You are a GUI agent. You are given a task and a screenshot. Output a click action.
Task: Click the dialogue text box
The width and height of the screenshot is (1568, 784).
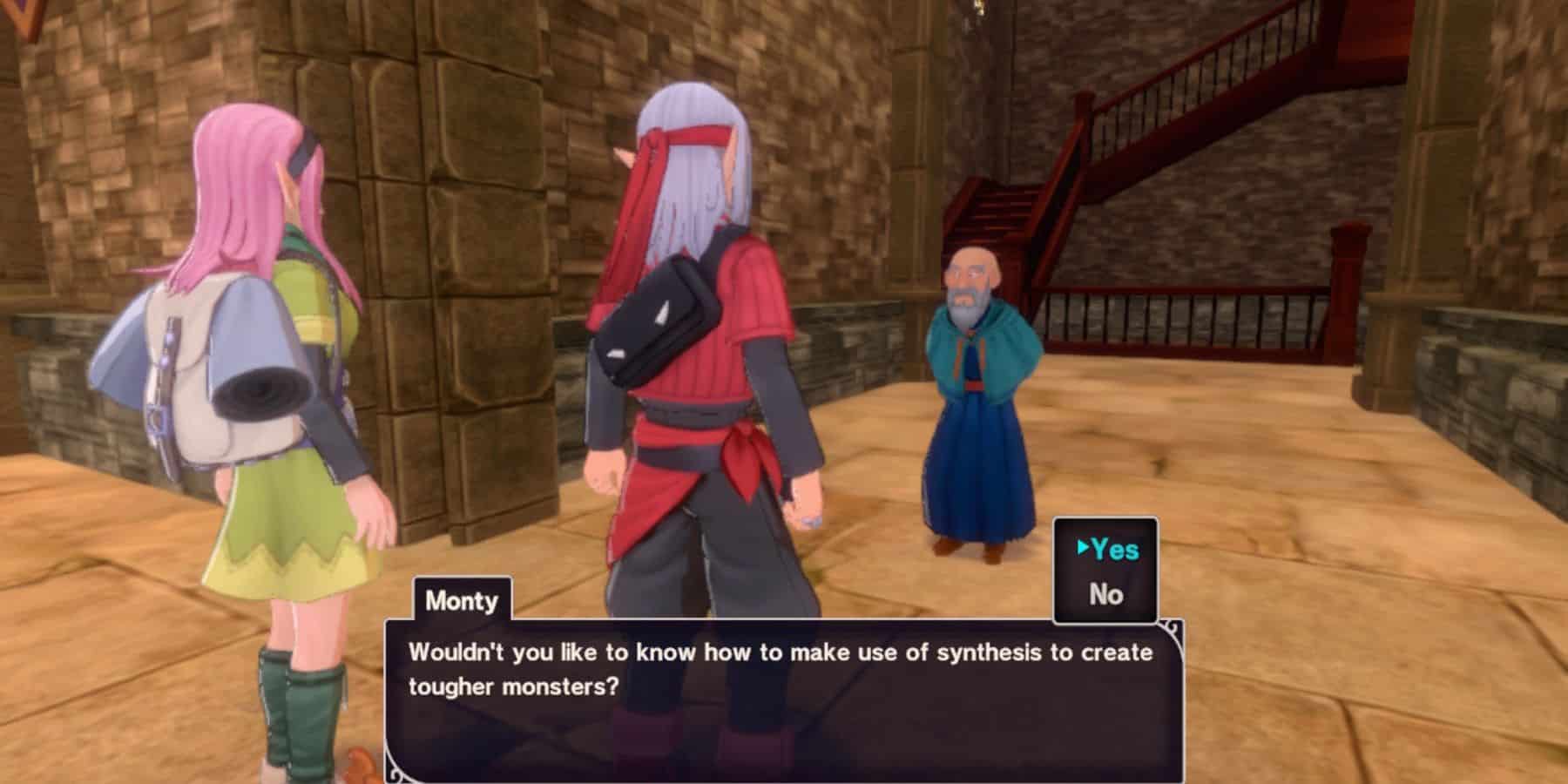pos(784,697)
